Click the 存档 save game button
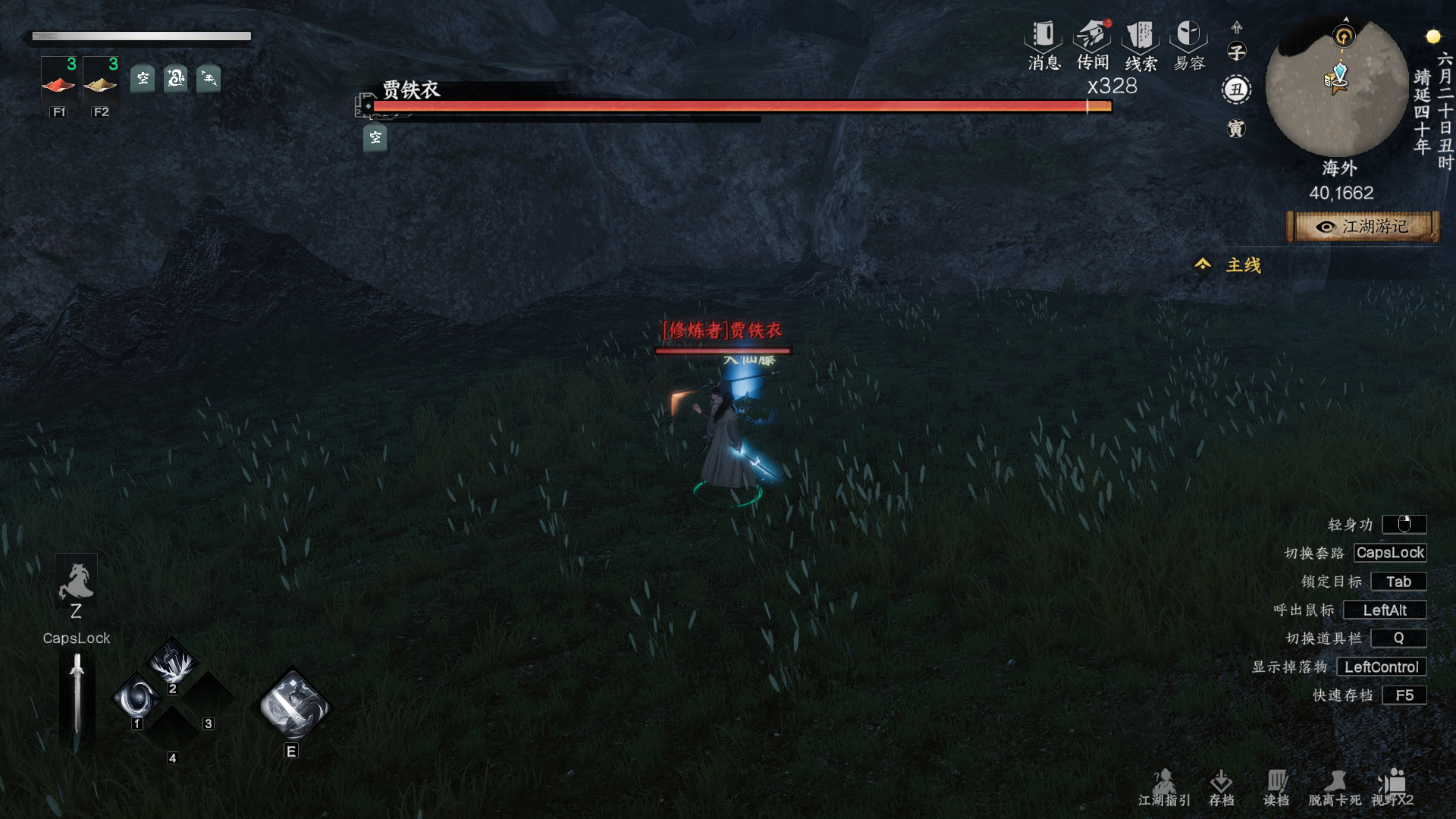1456x819 pixels. click(x=1221, y=788)
